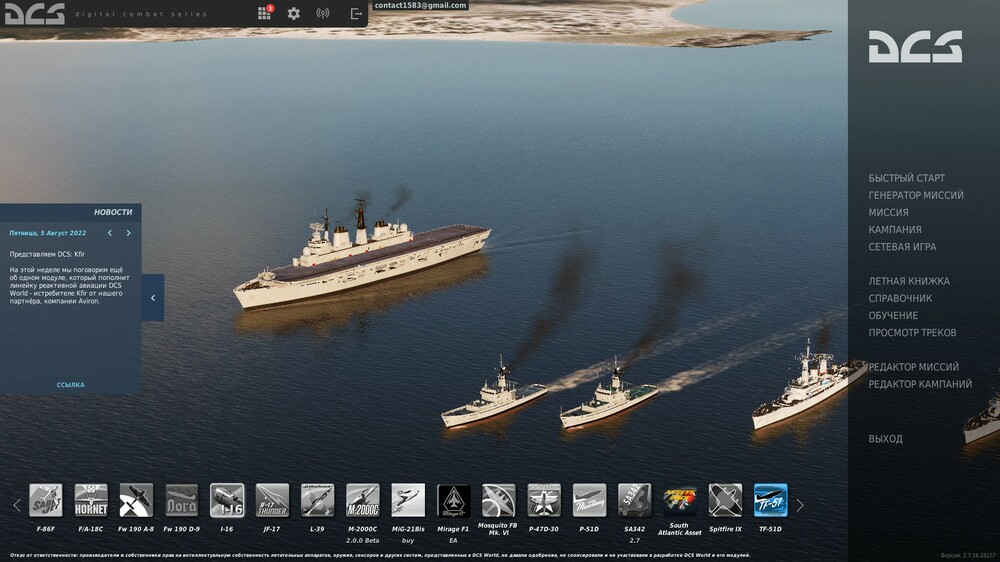Select ОБУЧЕНИЕ training entry
The image size is (1000, 562).
coord(893,315)
